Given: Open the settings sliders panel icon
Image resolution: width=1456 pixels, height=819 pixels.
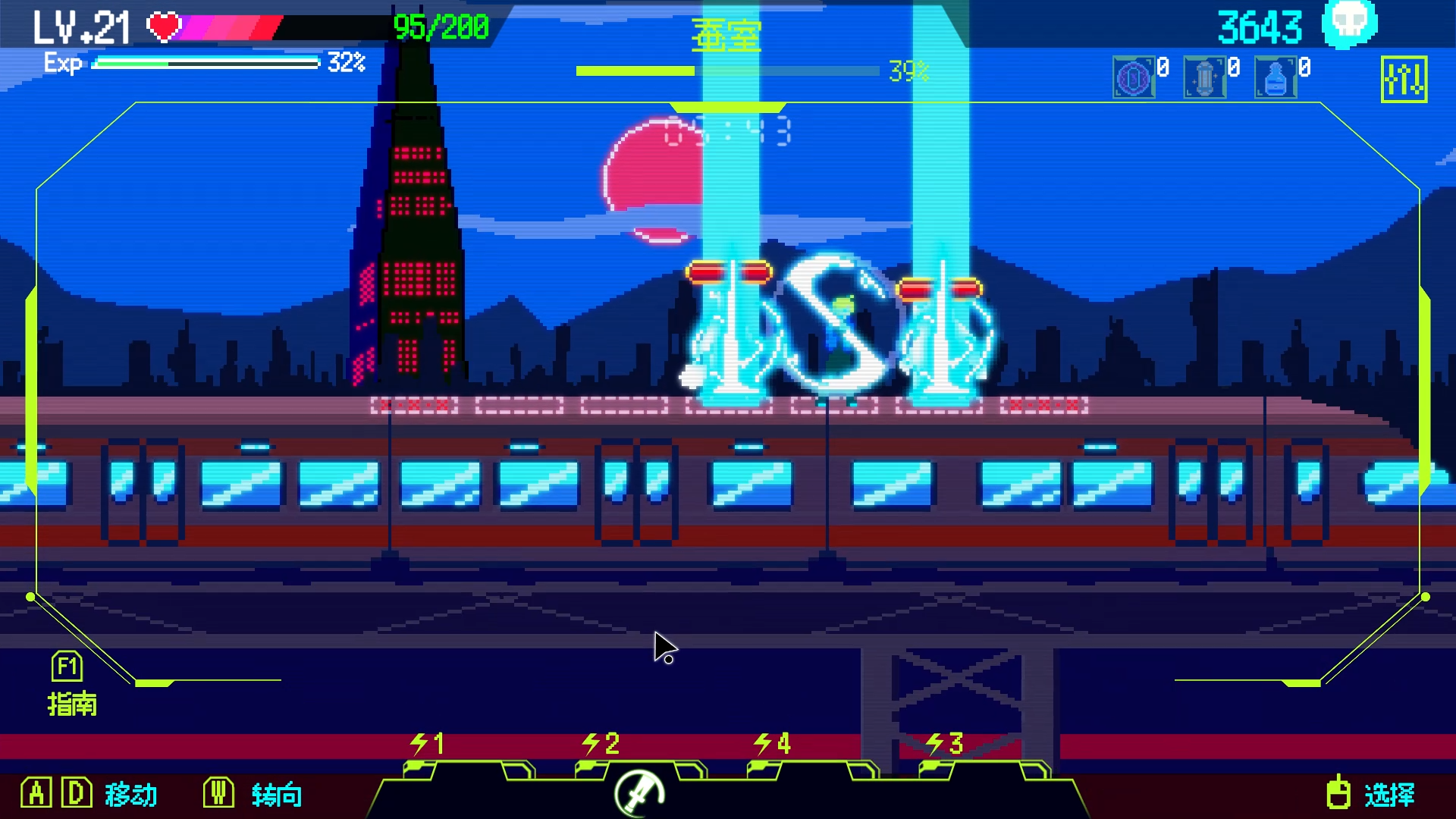Looking at the screenshot, I should tap(1404, 79).
